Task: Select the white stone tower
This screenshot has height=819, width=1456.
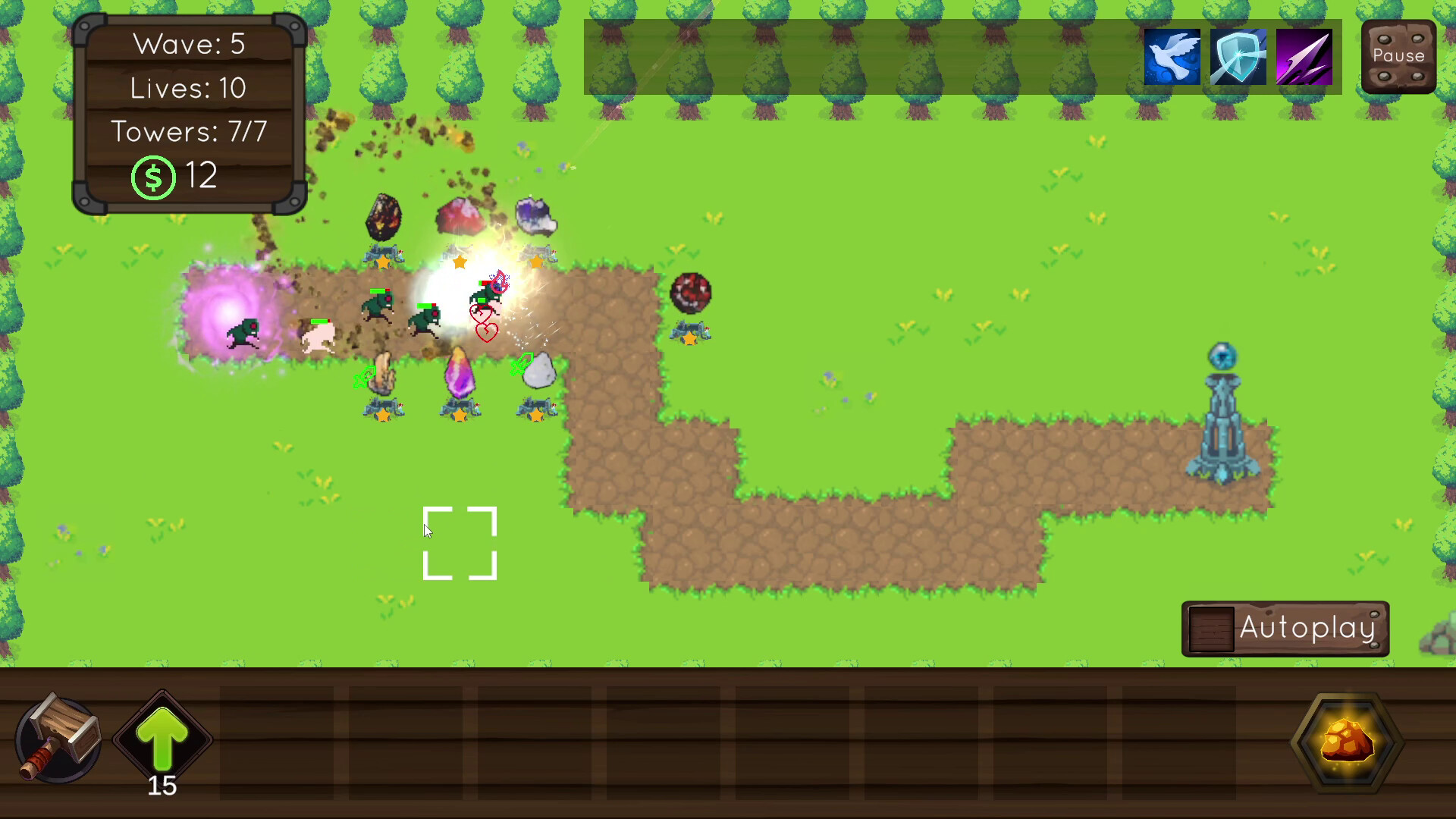Action: coord(538,372)
